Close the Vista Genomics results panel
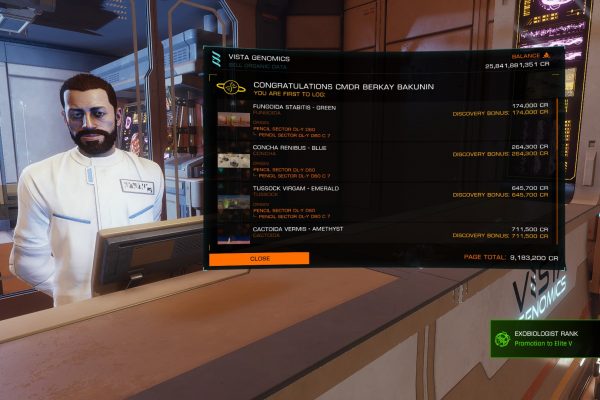 coord(259,258)
